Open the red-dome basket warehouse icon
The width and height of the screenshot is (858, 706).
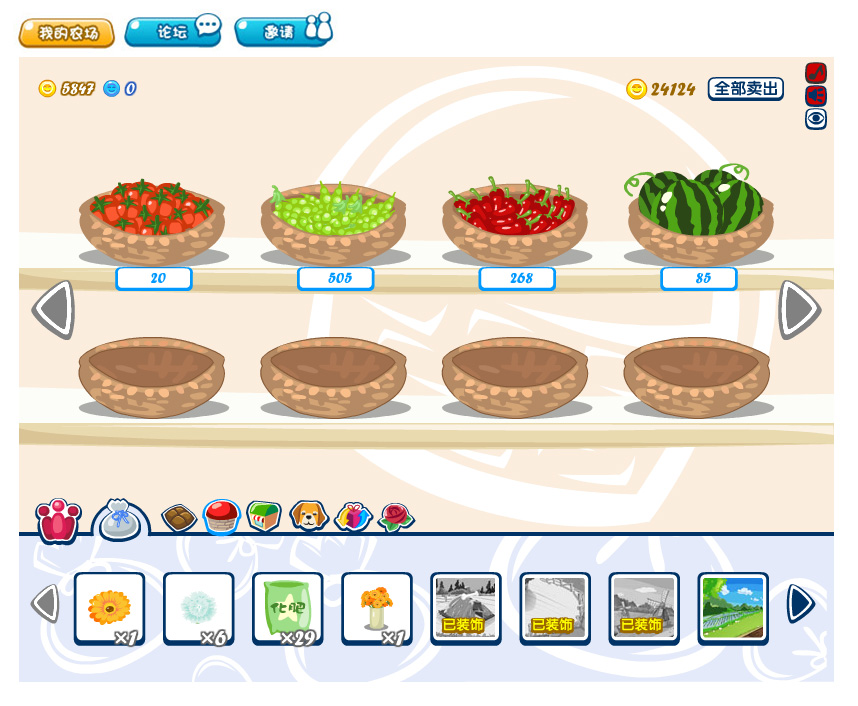221,516
